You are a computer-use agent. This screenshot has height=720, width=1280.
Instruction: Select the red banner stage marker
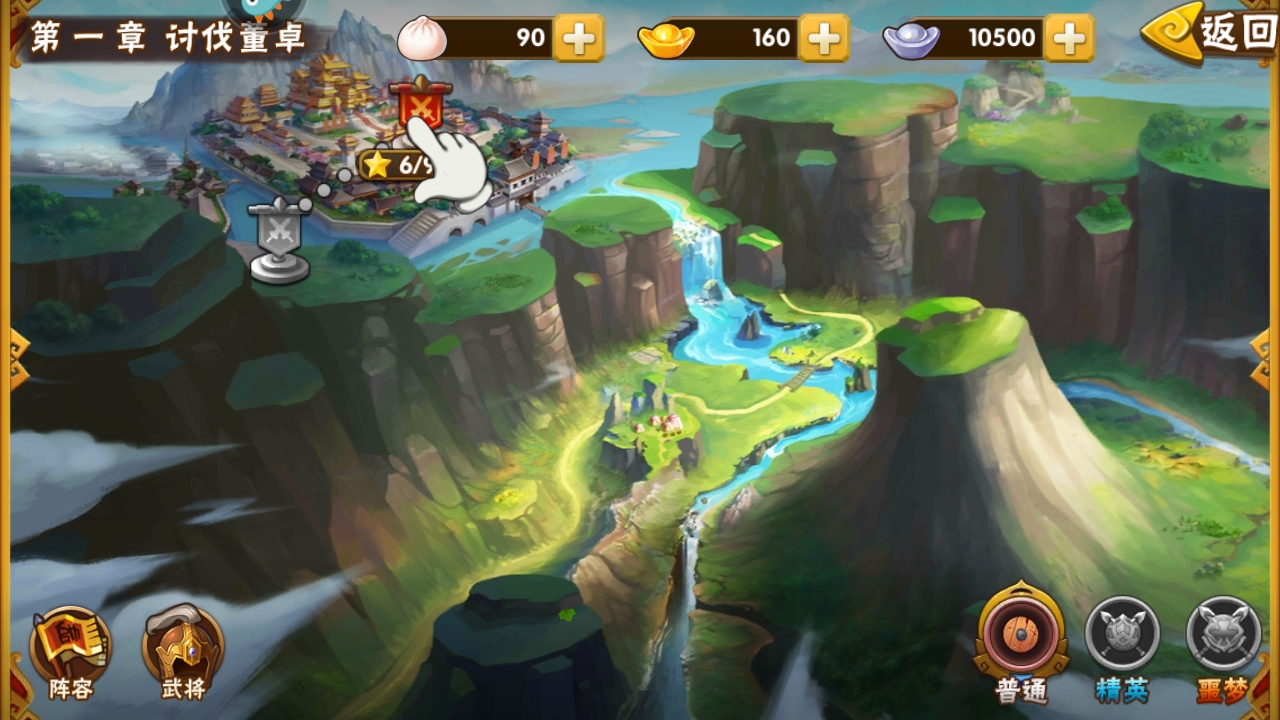(x=421, y=103)
